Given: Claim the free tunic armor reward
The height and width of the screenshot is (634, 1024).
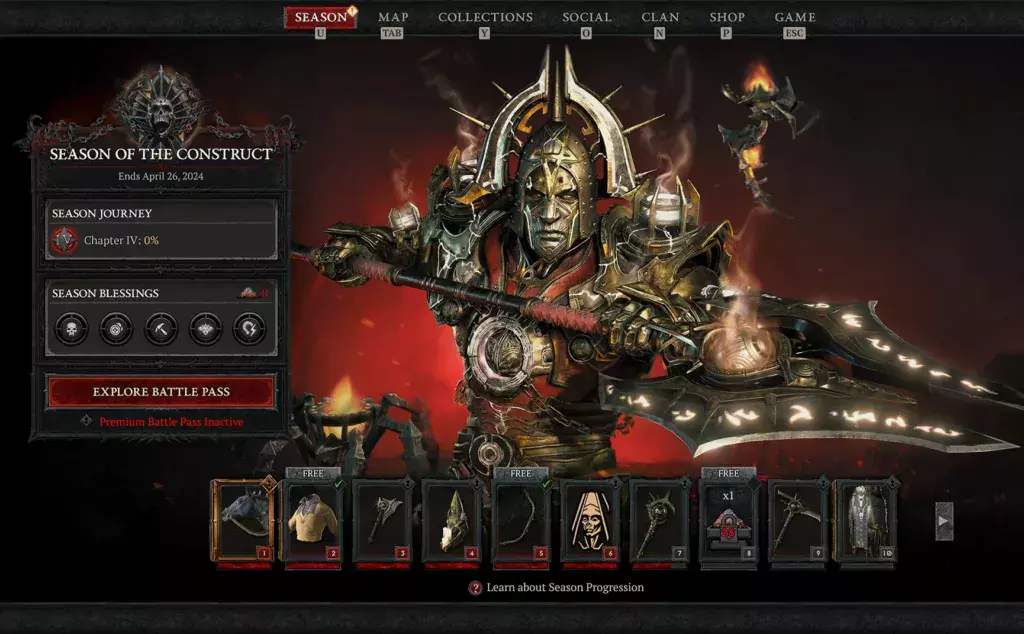Looking at the screenshot, I should point(312,521).
